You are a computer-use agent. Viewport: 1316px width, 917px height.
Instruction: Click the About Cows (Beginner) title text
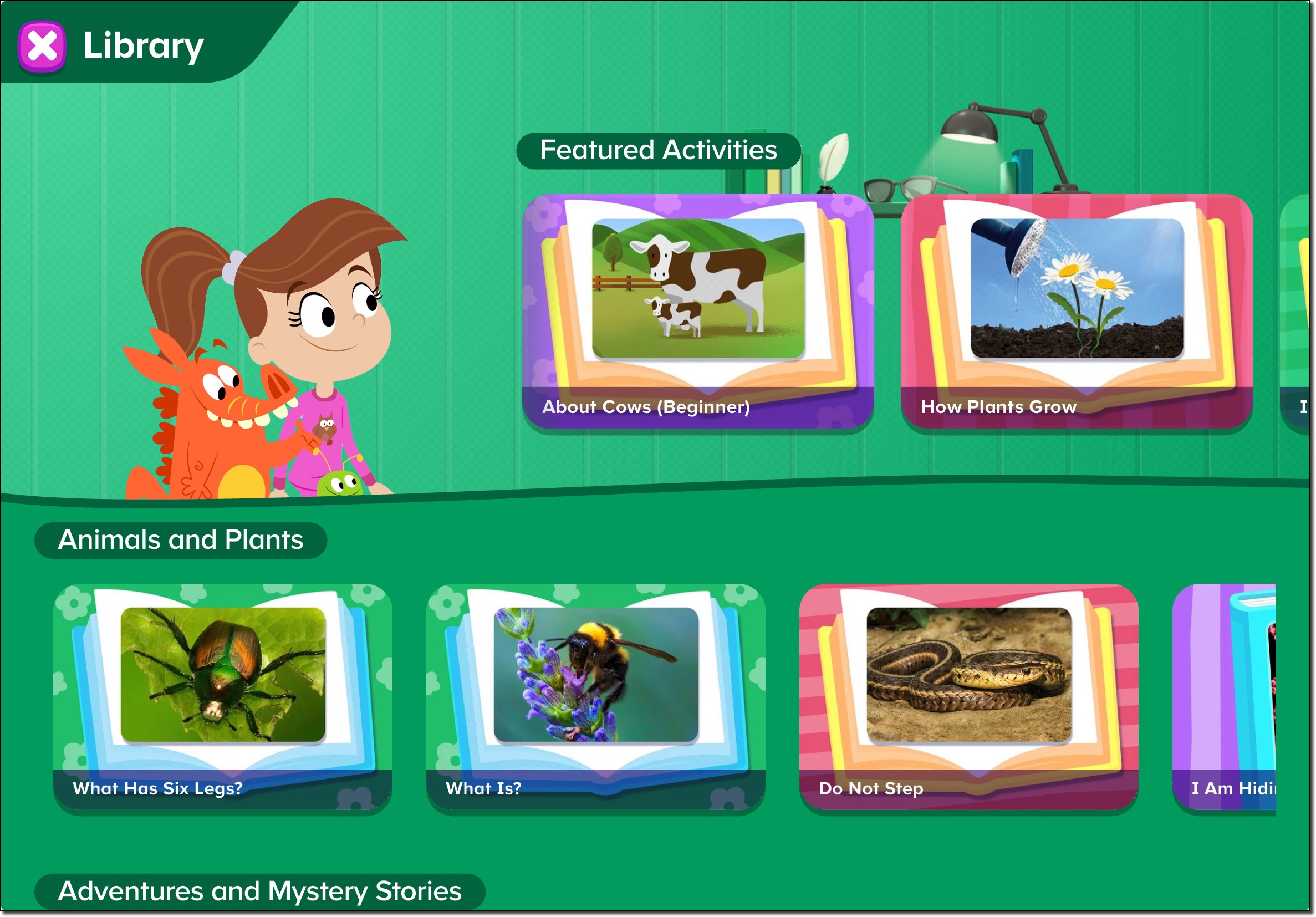[x=645, y=407]
